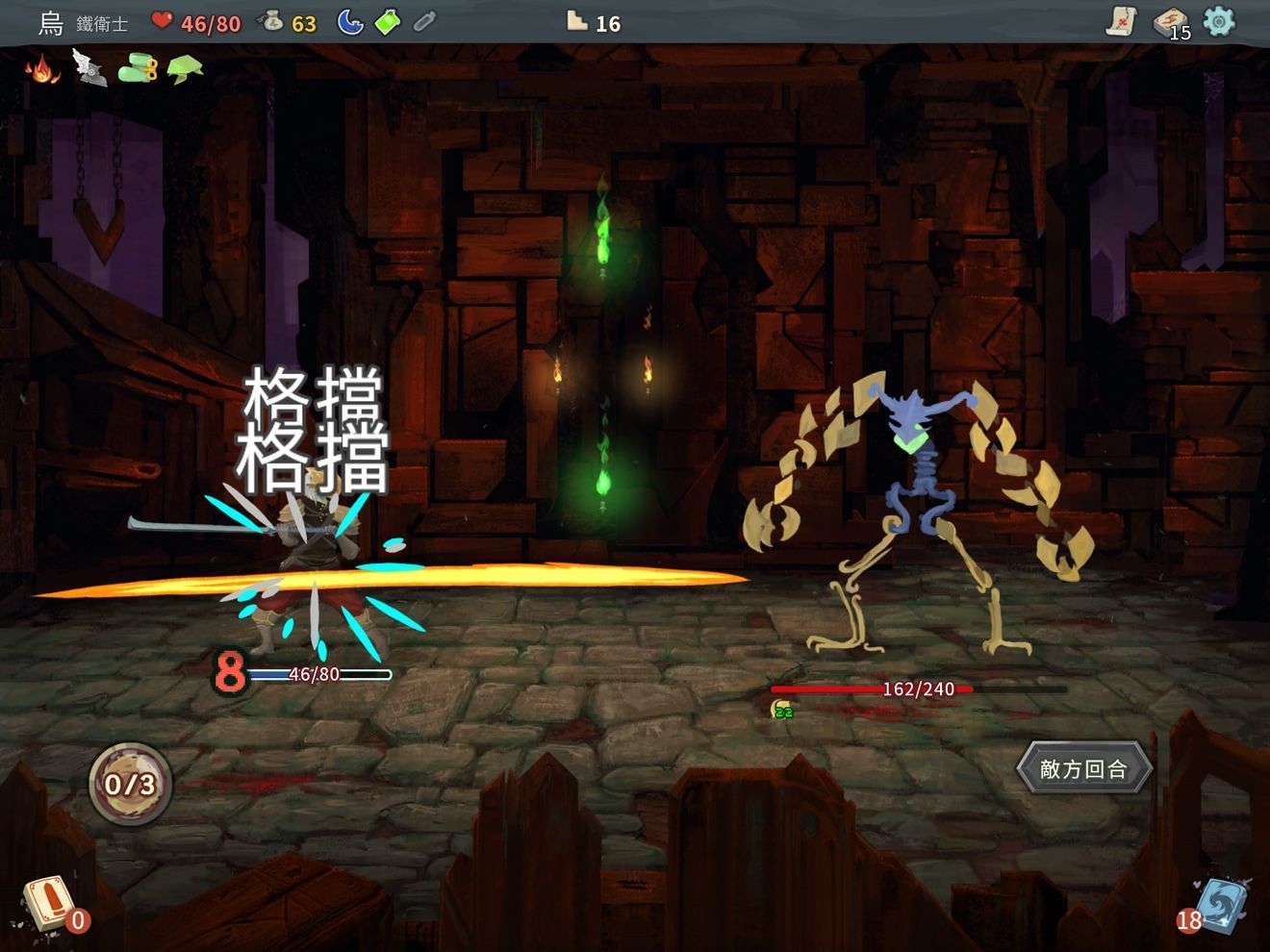Click the enemy health bar showing 162/240

point(874,689)
